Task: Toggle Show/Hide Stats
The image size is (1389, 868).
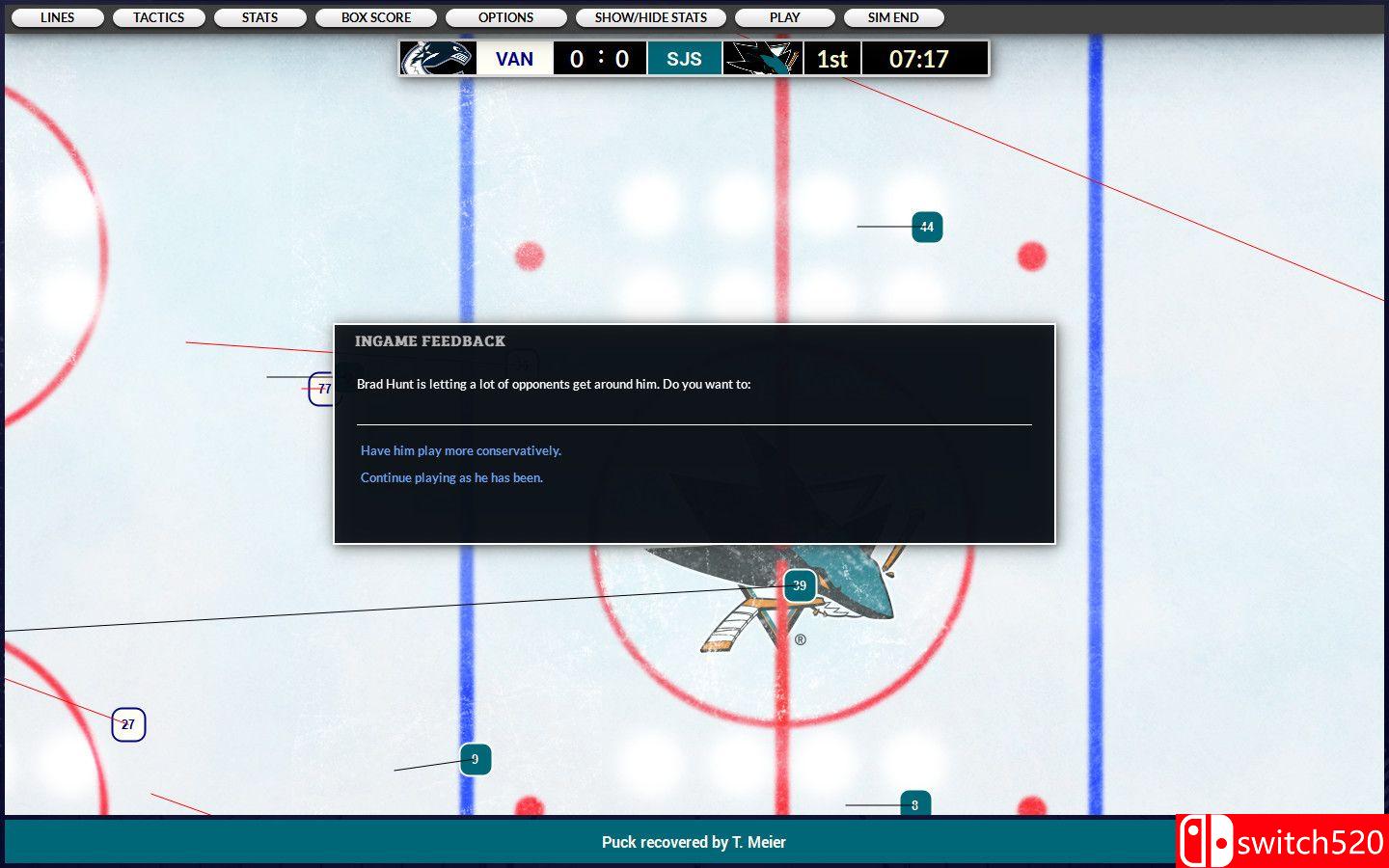Action: [650, 17]
